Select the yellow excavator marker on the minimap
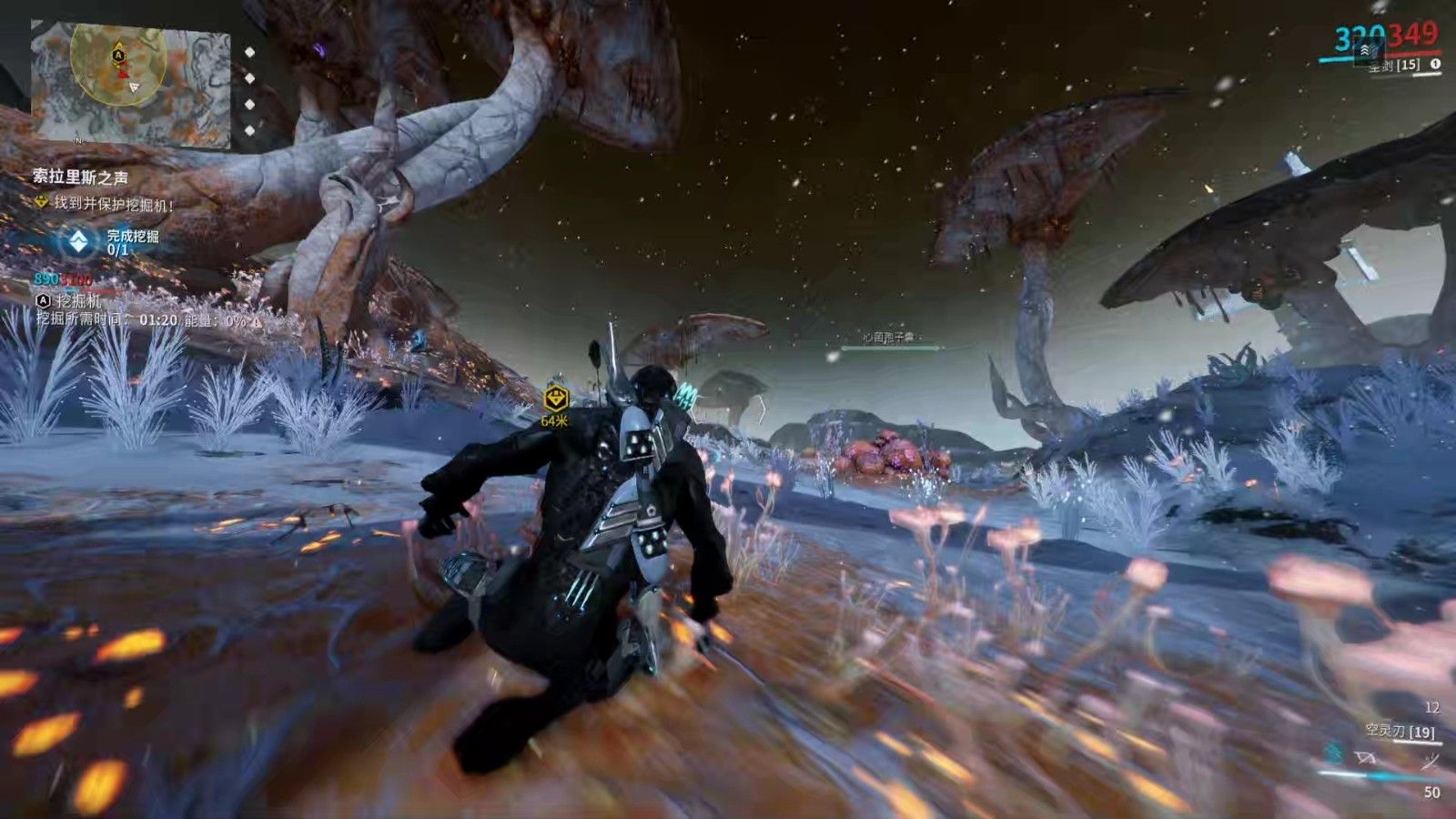The height and width of the screenshot is (819, 1456). click(118, 56)
